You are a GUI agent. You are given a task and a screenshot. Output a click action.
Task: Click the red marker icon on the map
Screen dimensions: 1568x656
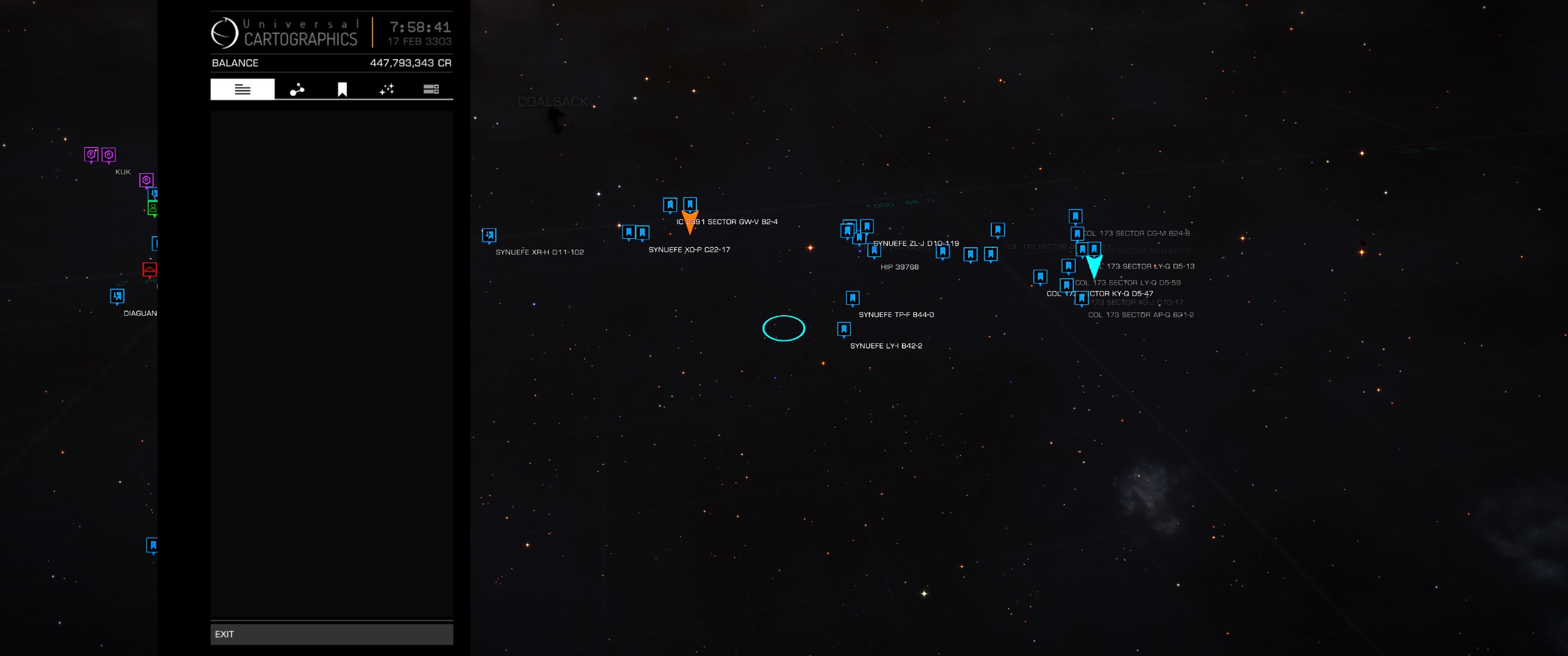[150, 268]
